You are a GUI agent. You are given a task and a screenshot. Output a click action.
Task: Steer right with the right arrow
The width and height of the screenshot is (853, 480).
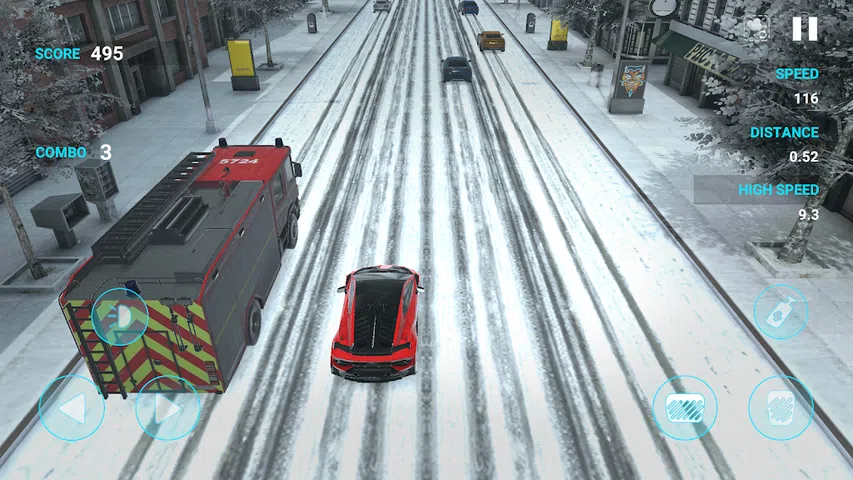click(x=168, y=408)
